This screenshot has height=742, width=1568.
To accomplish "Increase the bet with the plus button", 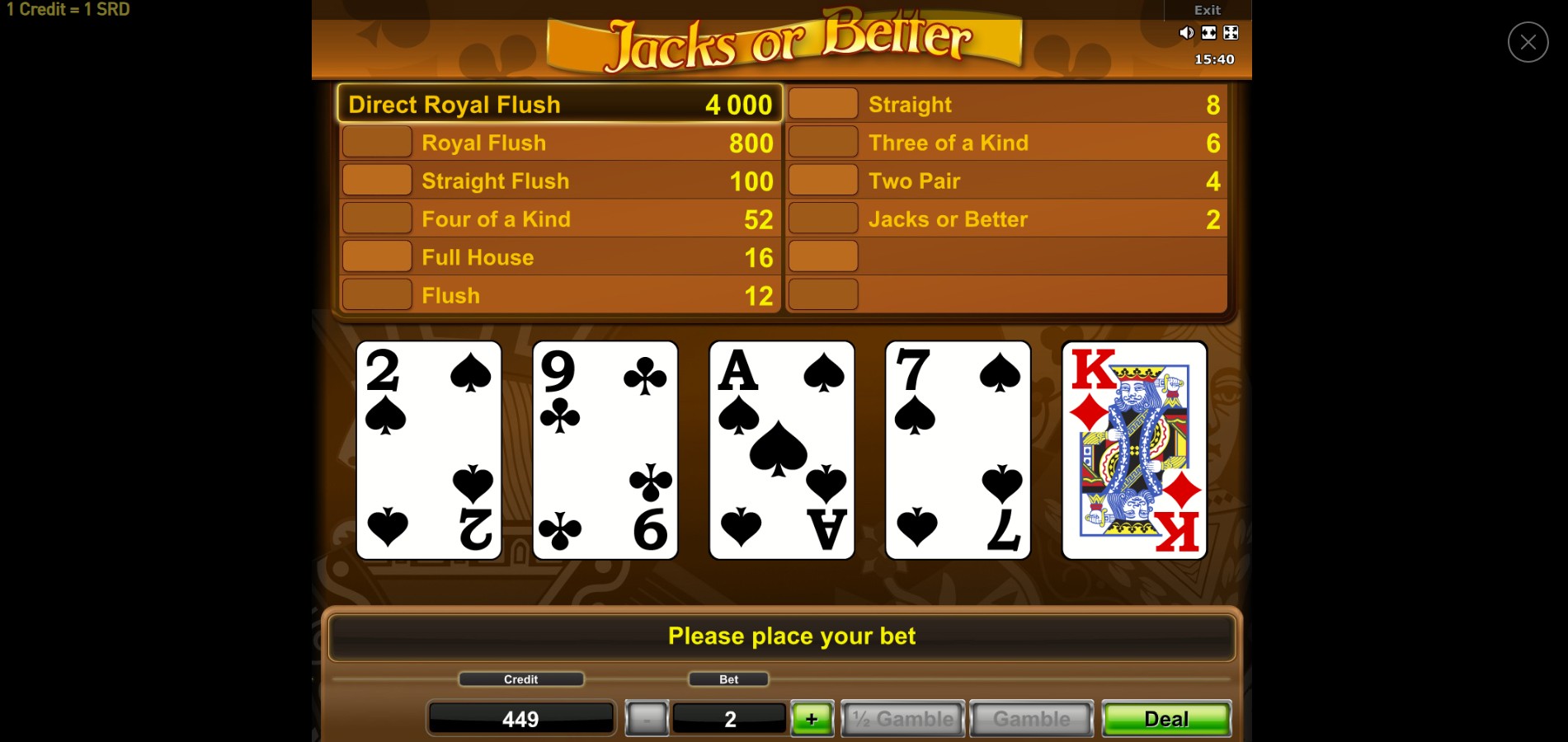I will coord(812,718).
